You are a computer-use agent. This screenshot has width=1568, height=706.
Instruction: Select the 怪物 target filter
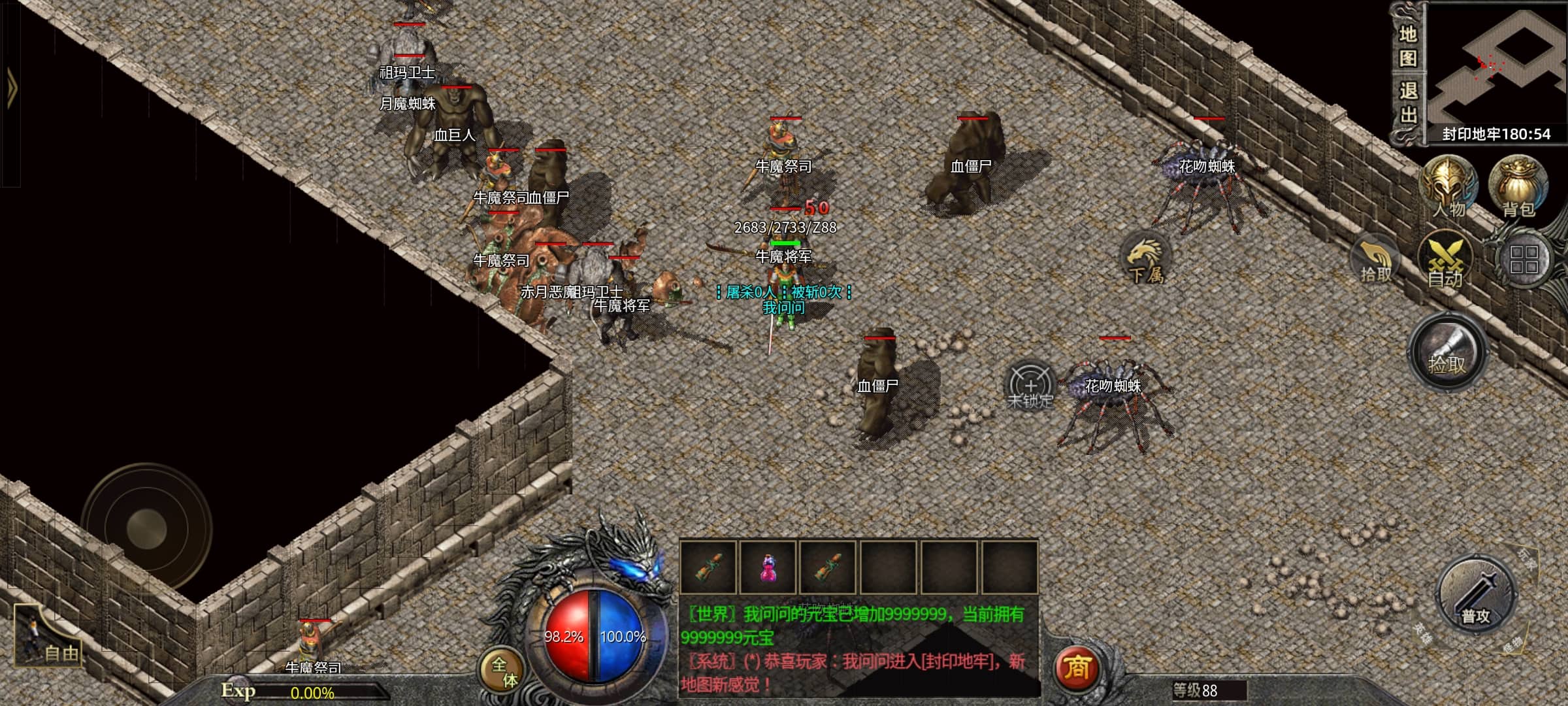1512,645
